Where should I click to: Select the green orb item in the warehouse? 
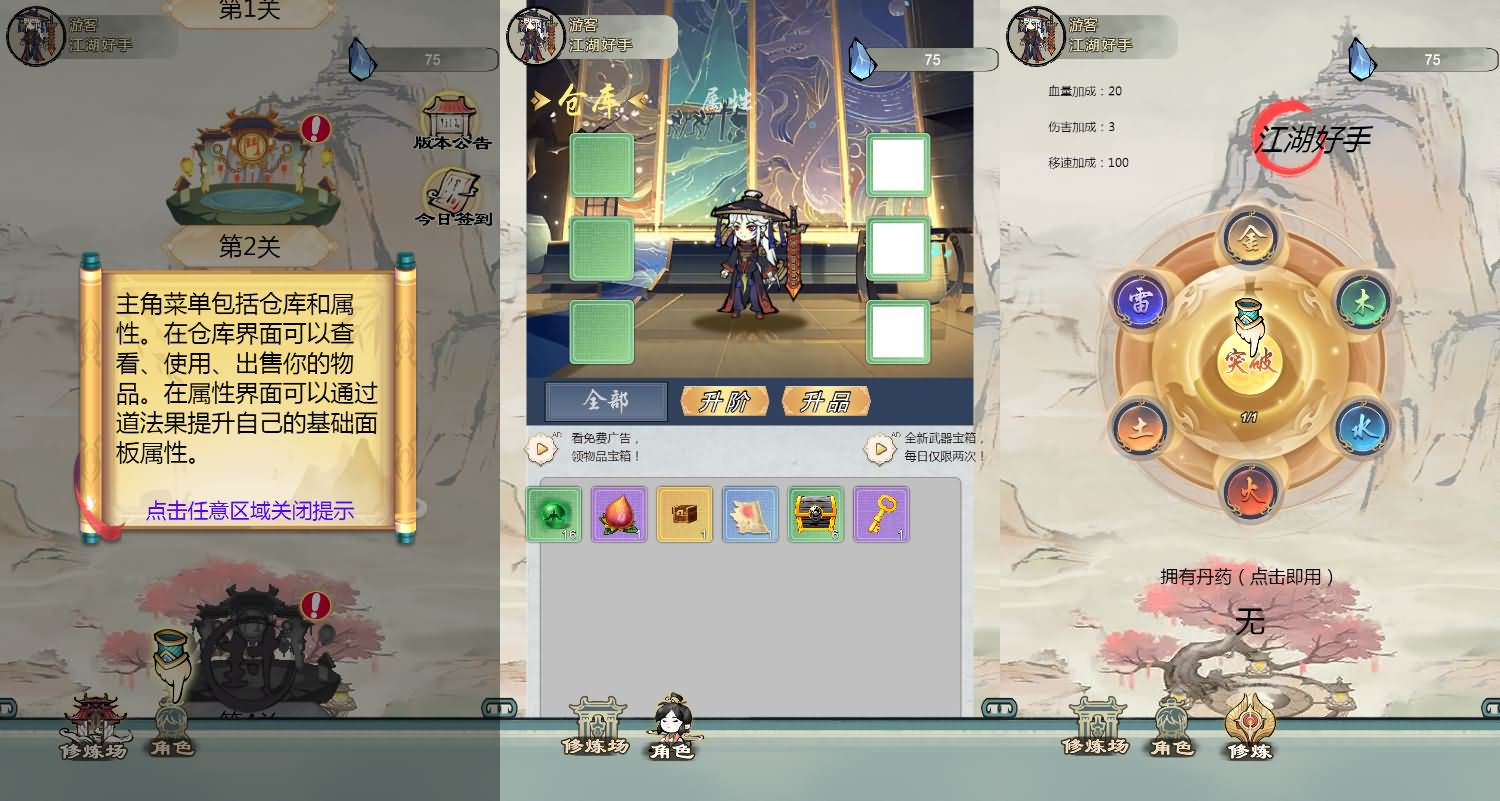[554, 515]
